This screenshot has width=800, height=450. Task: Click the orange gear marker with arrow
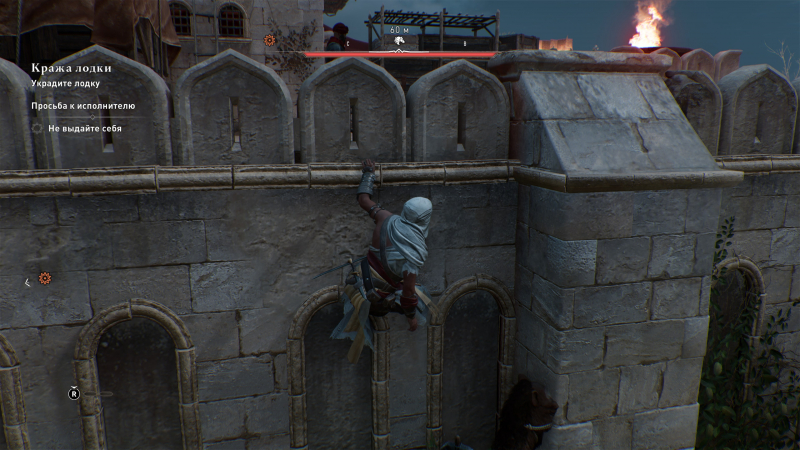[44, 279]
